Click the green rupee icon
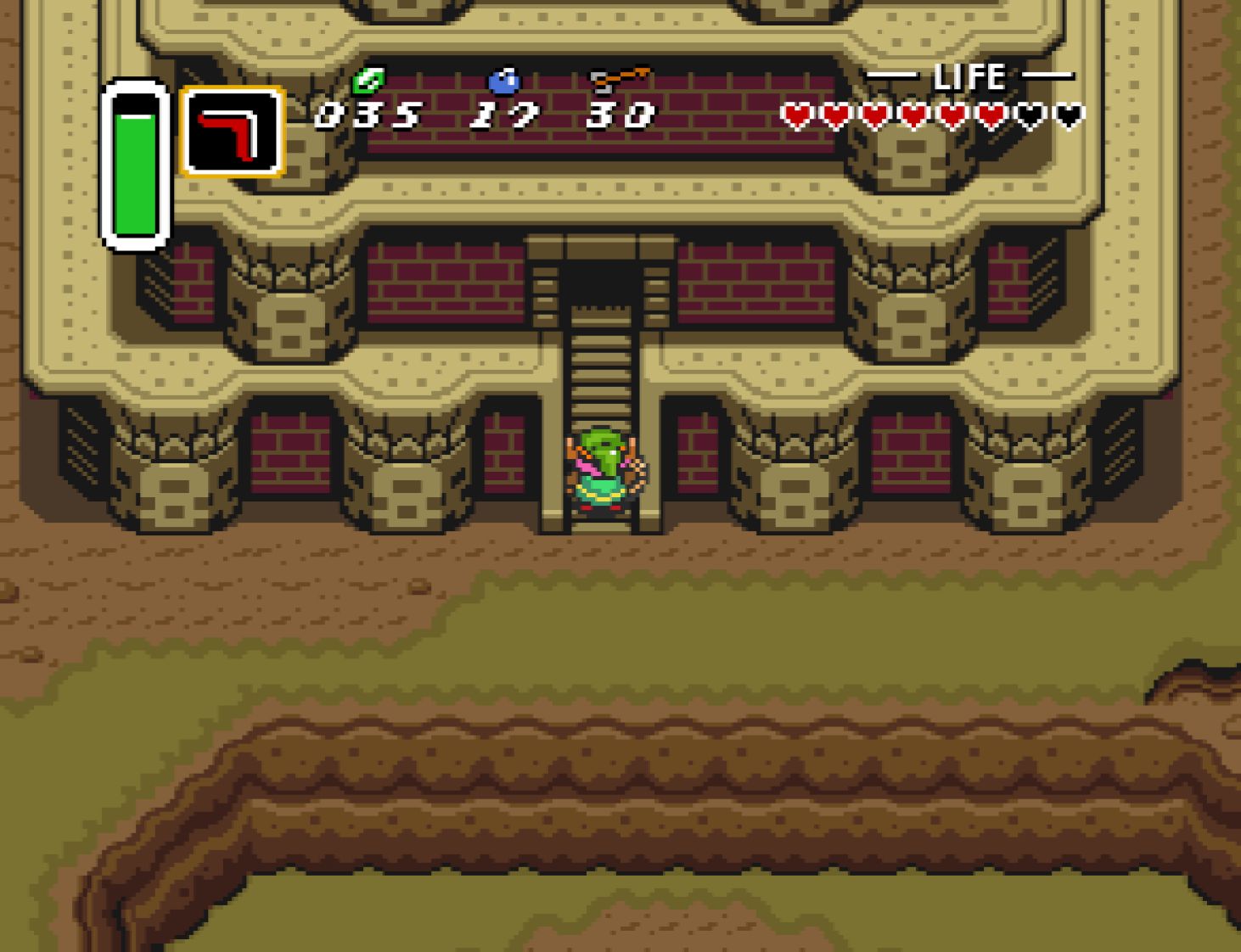 [x=368, y=81]
